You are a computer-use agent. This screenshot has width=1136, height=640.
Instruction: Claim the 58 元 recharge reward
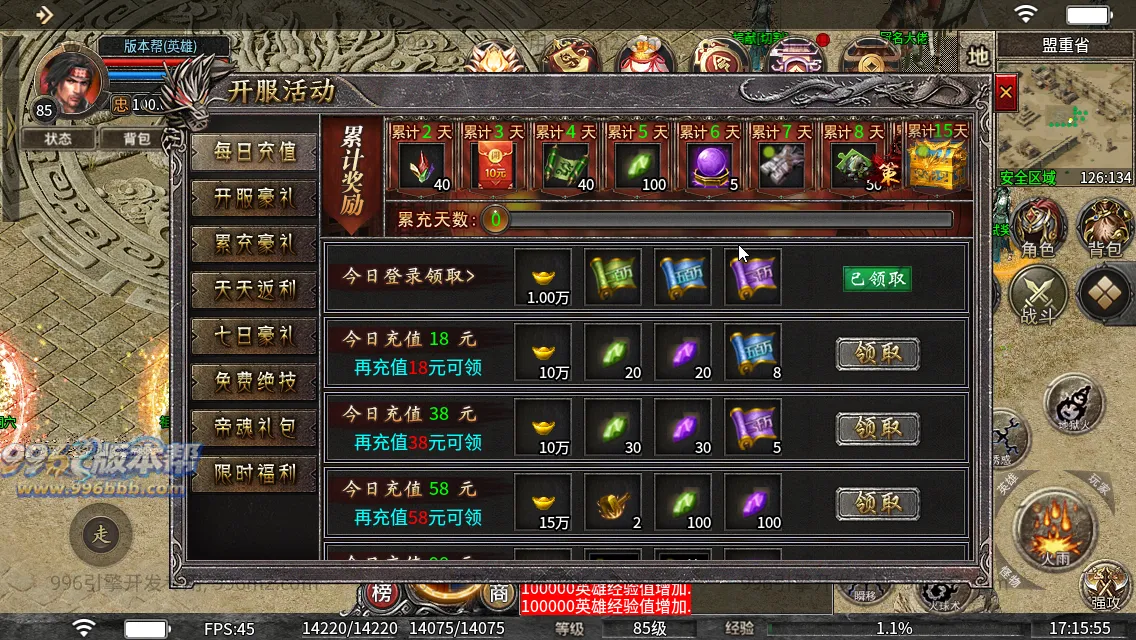[x=877, y=503]
